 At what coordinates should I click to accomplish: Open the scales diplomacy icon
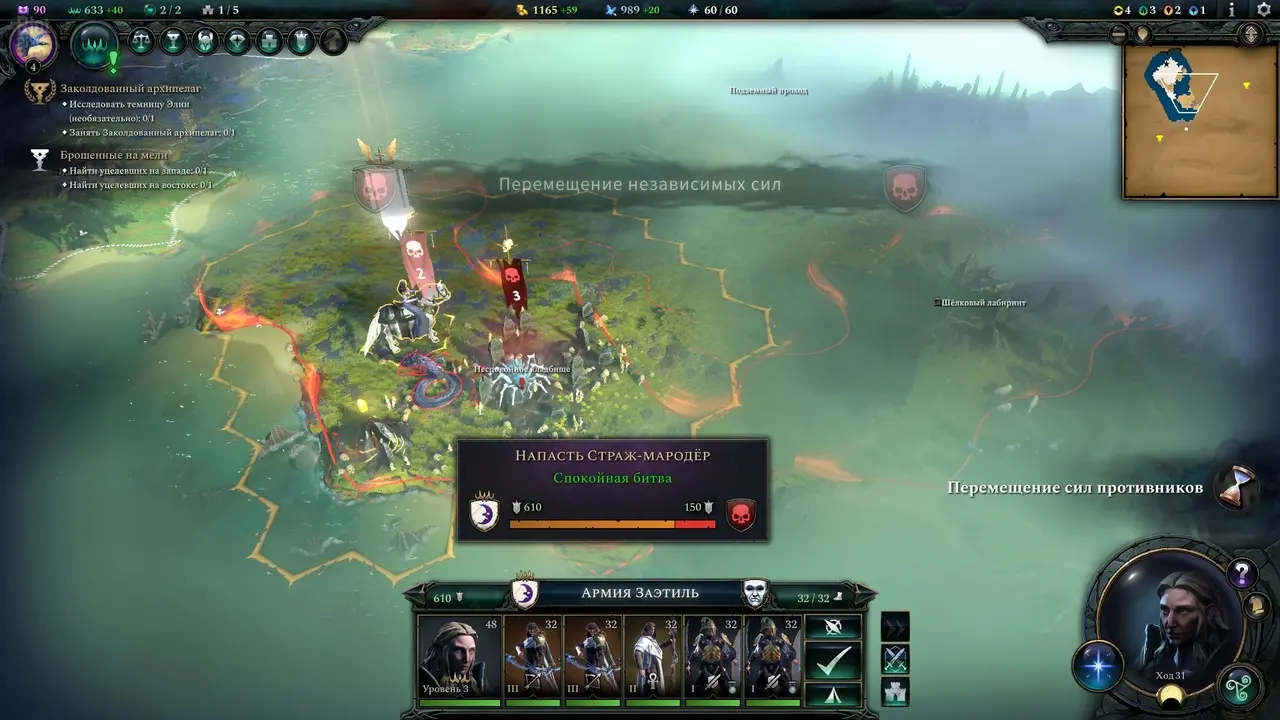click(x=142, y=42)
